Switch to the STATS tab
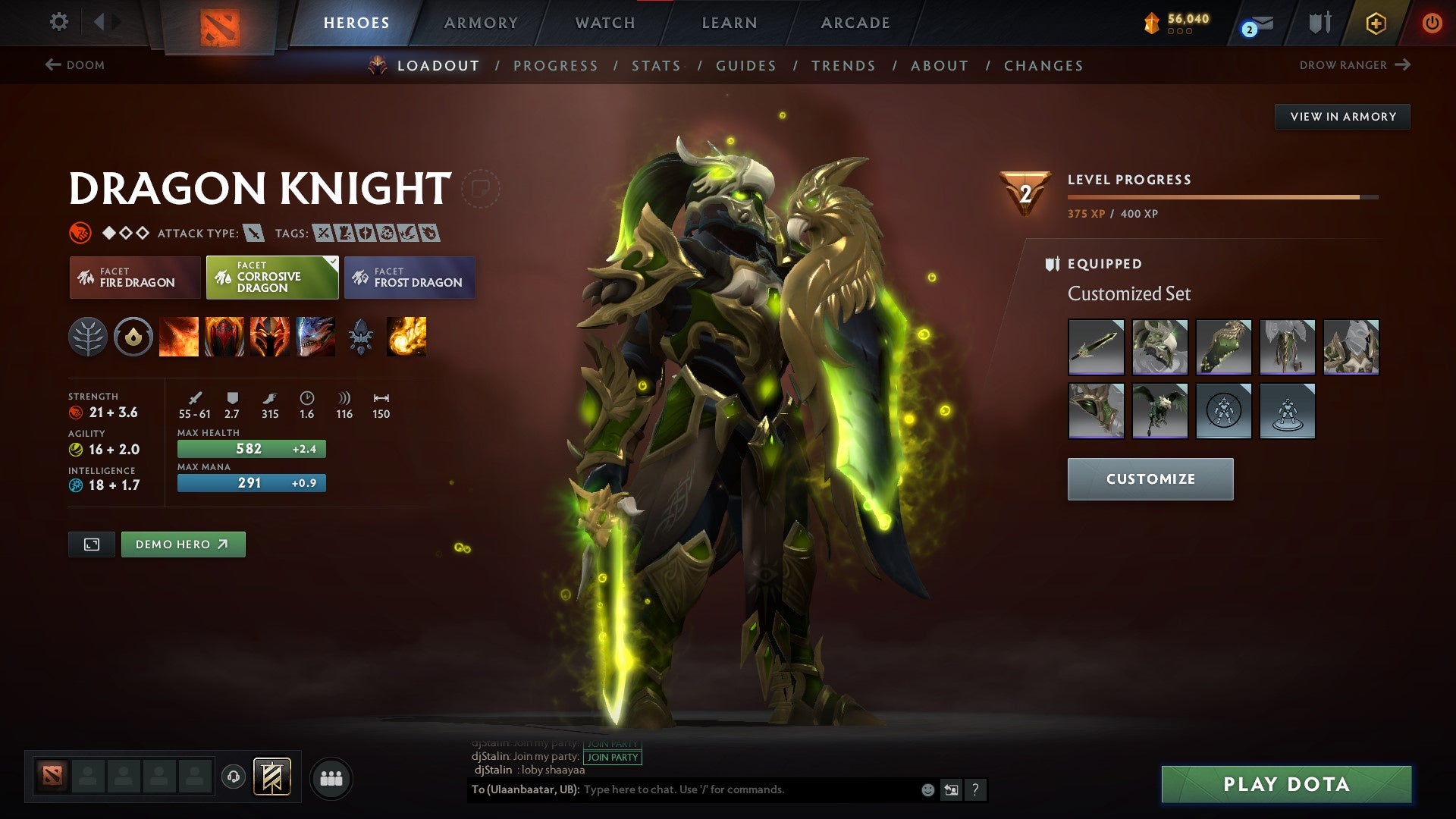1456x819 pixels. pyautogui.click(x=657, y=65)
